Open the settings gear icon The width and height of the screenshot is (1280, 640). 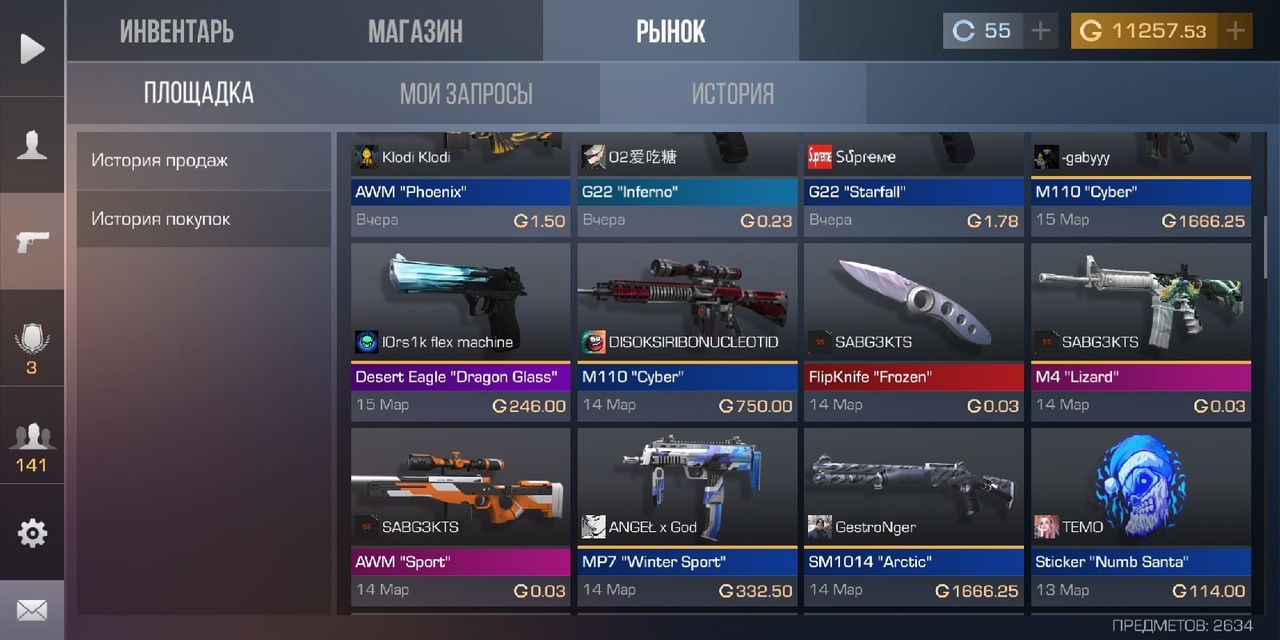pos(32,533)
